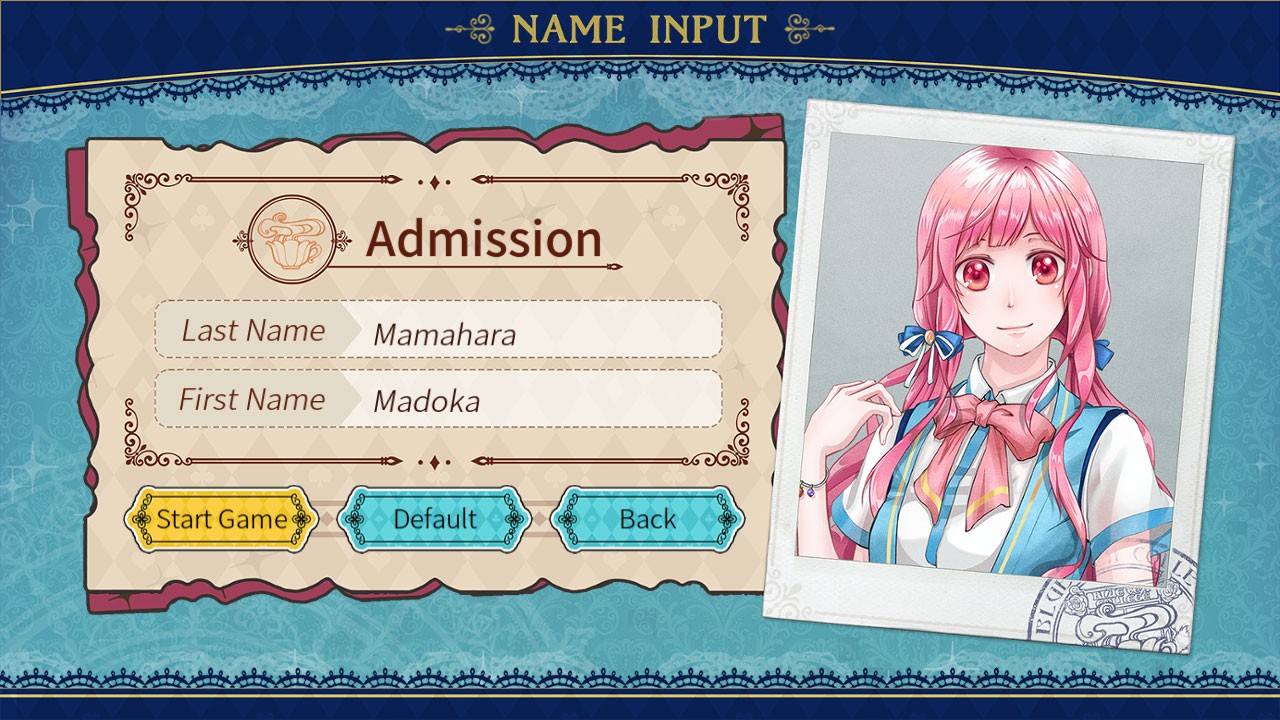This screenshot has width=1280, height=720.
Task: Go back using the Back button
Action: coord(647,519)
